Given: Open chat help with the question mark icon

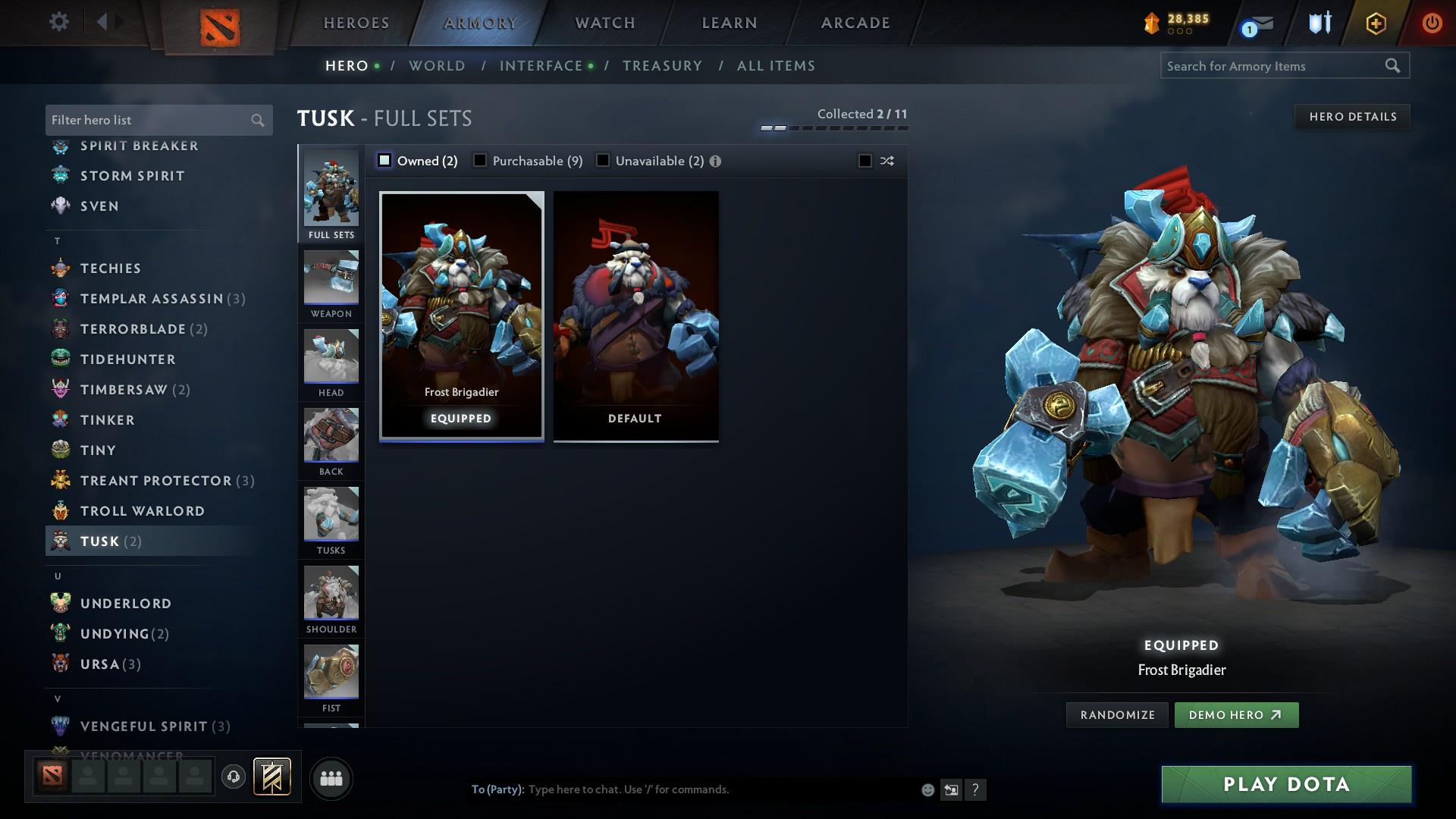Looking at the screenshot, I should pos(976,789).
